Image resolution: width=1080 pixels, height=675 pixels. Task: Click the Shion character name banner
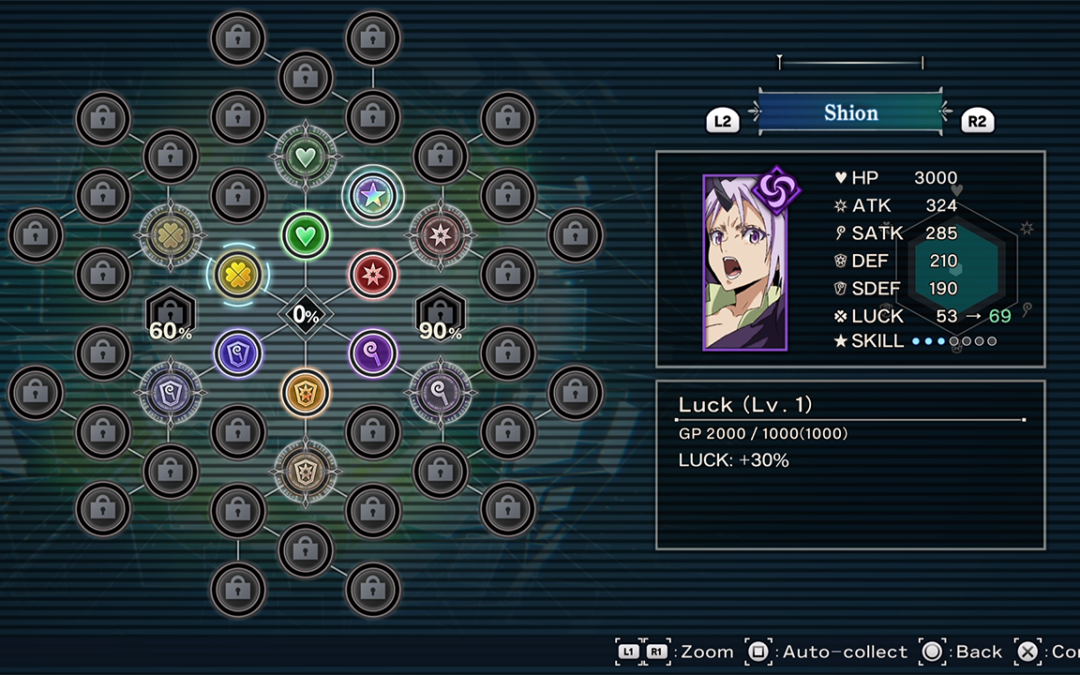pyautogui.click(x=850, y=113)
